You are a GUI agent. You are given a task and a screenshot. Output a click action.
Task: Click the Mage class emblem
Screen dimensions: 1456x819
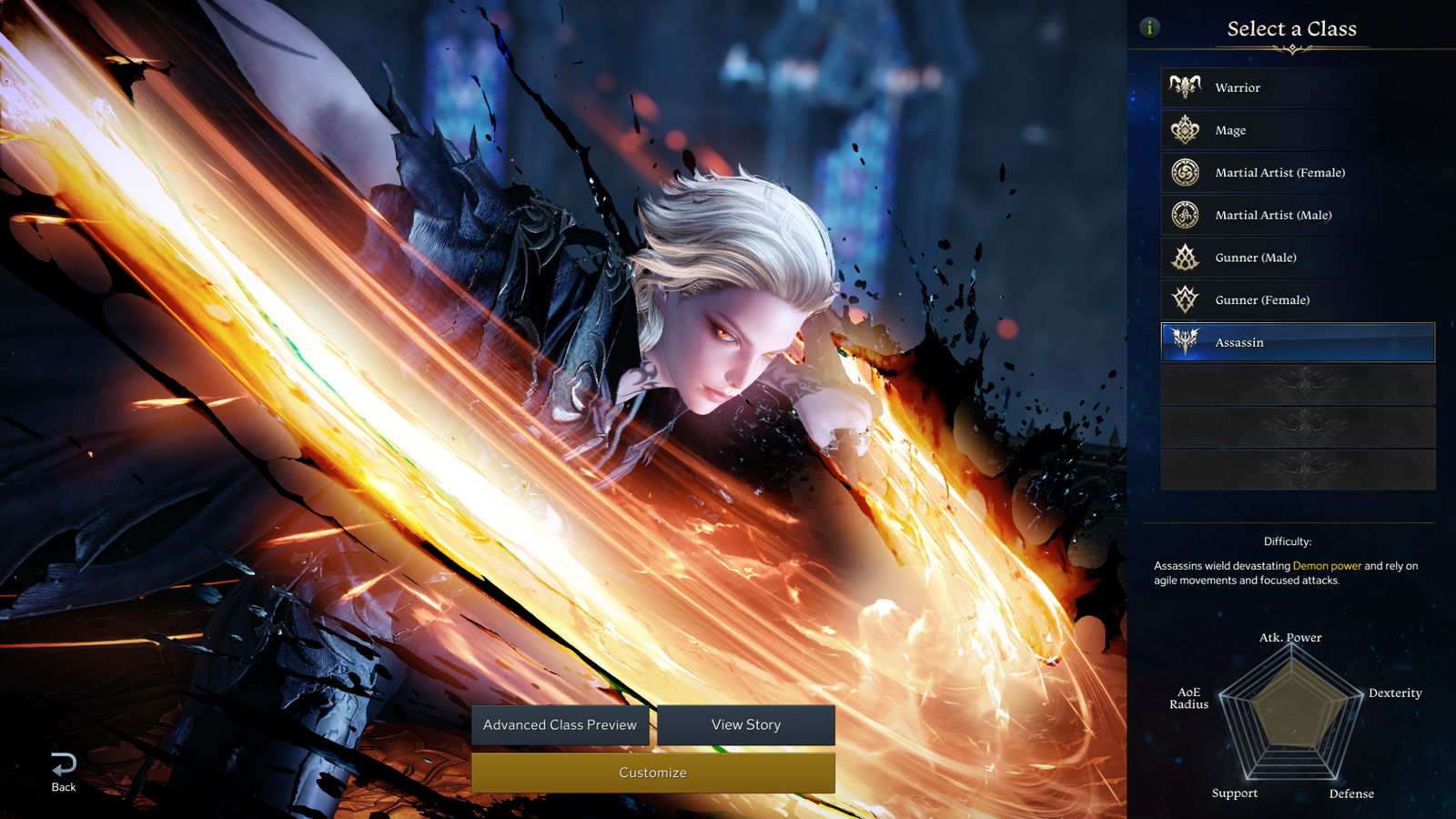pos(1183,129)
